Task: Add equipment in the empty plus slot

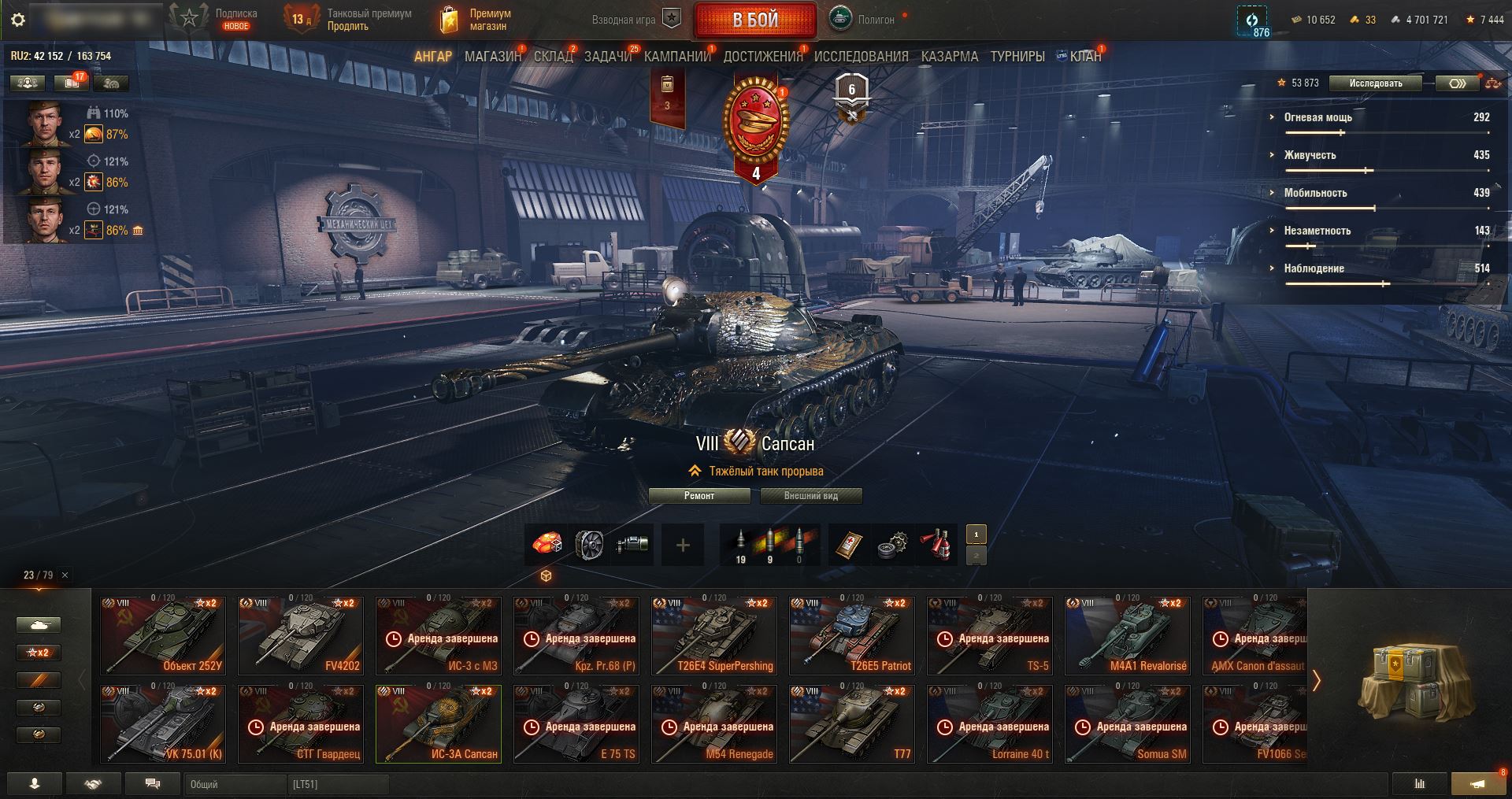Action: click(683, 545)
